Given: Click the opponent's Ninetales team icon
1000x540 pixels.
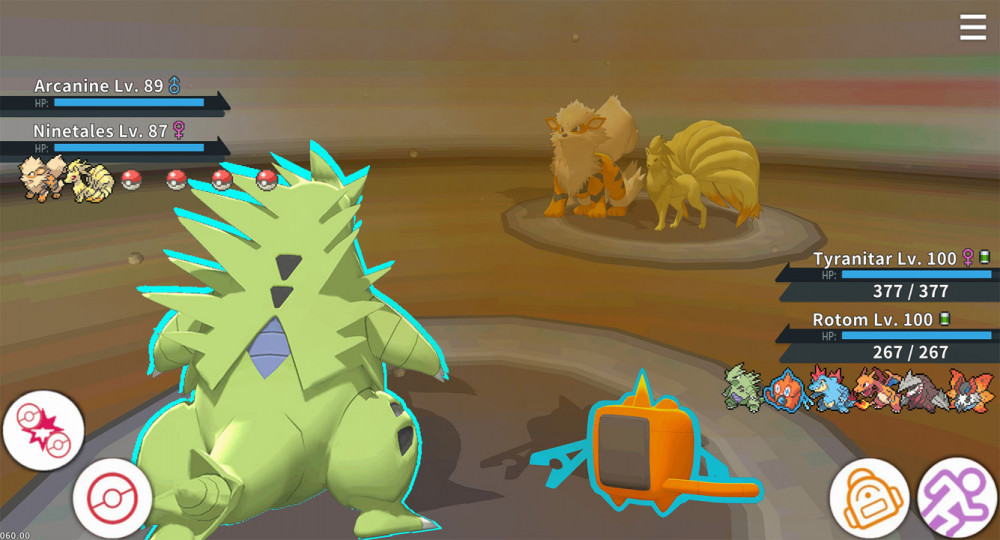Looking at the screenshot, I should coord(88,179).
